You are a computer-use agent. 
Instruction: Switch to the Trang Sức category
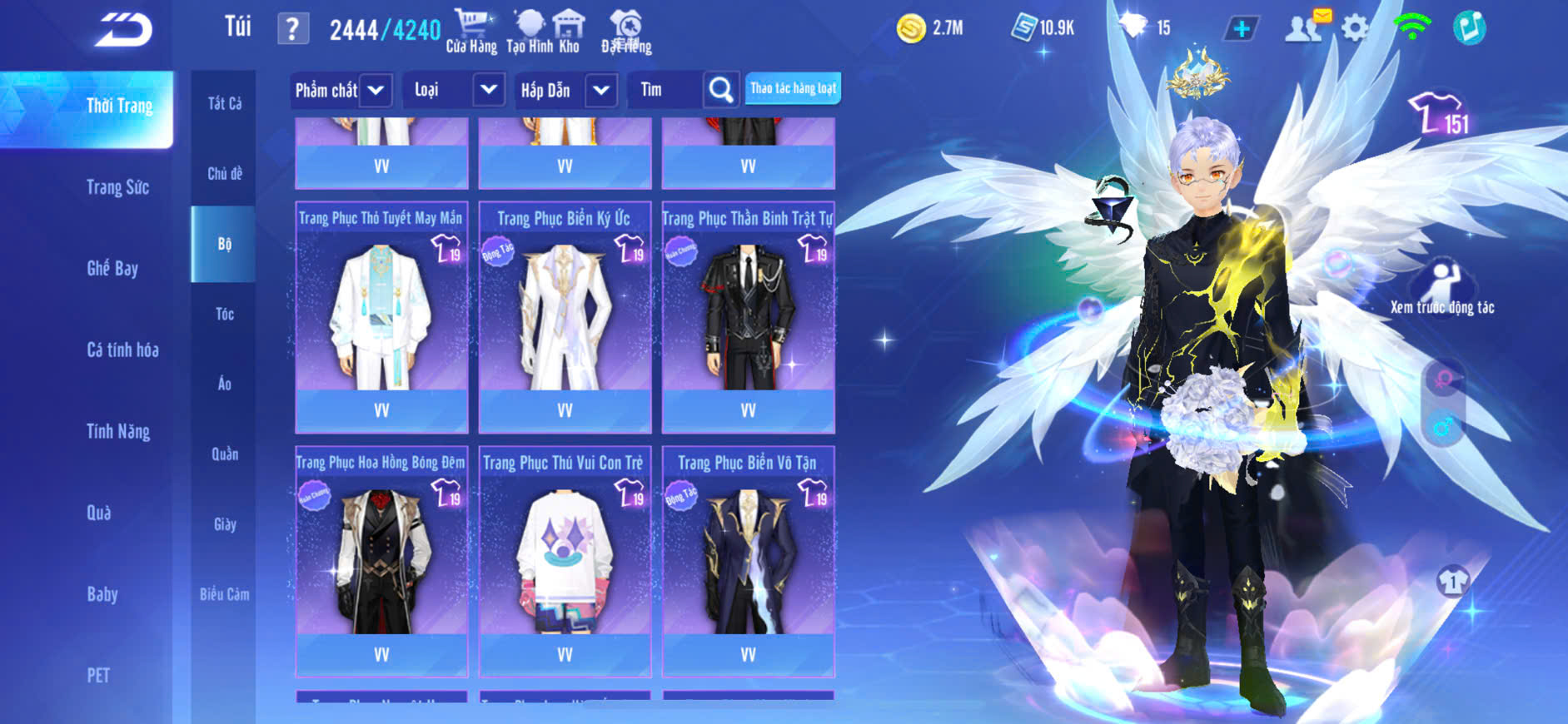click(117, 187)
